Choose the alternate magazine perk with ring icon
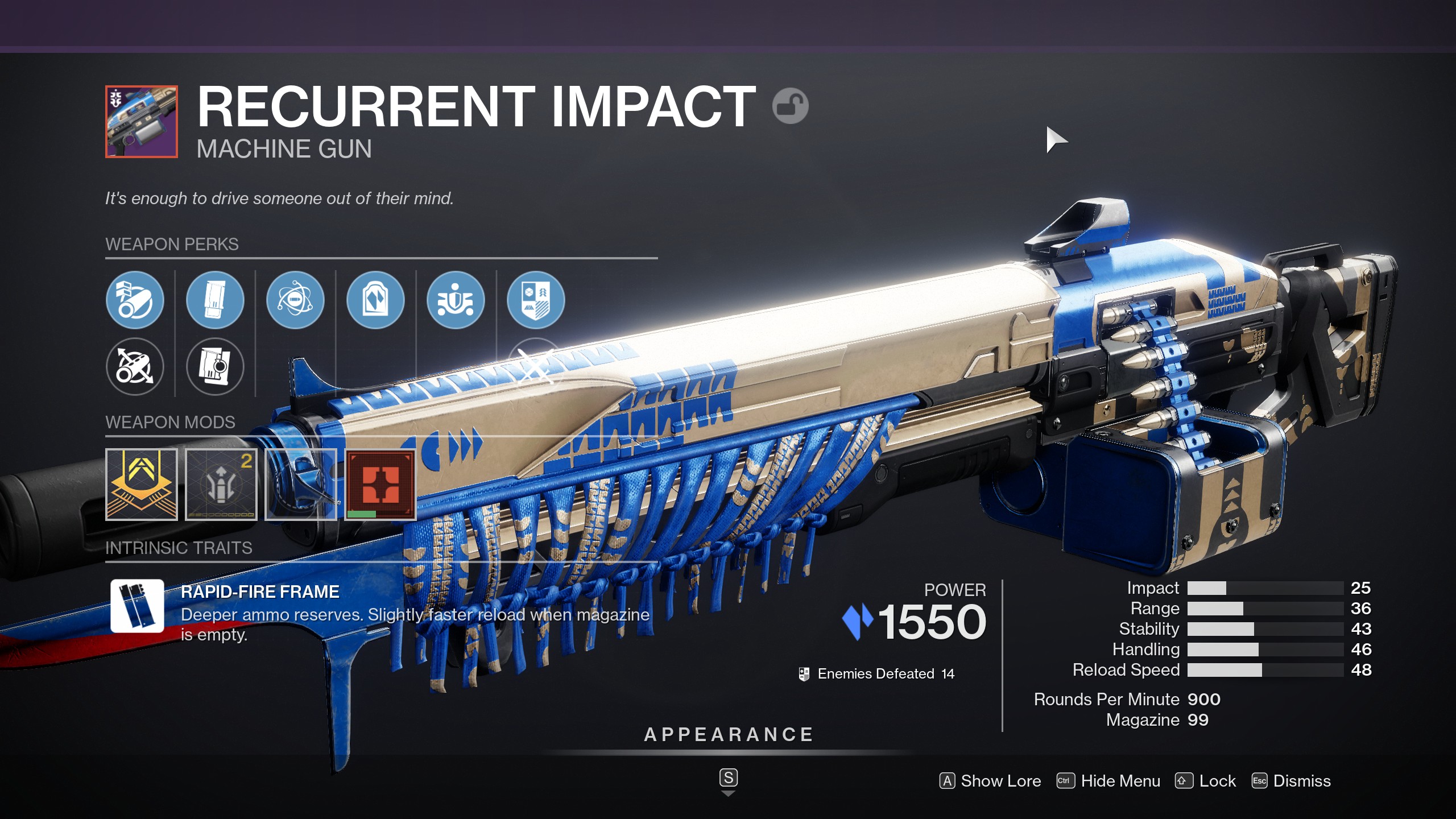Viewport: 1456px width, 819px height. coord(215,366)
